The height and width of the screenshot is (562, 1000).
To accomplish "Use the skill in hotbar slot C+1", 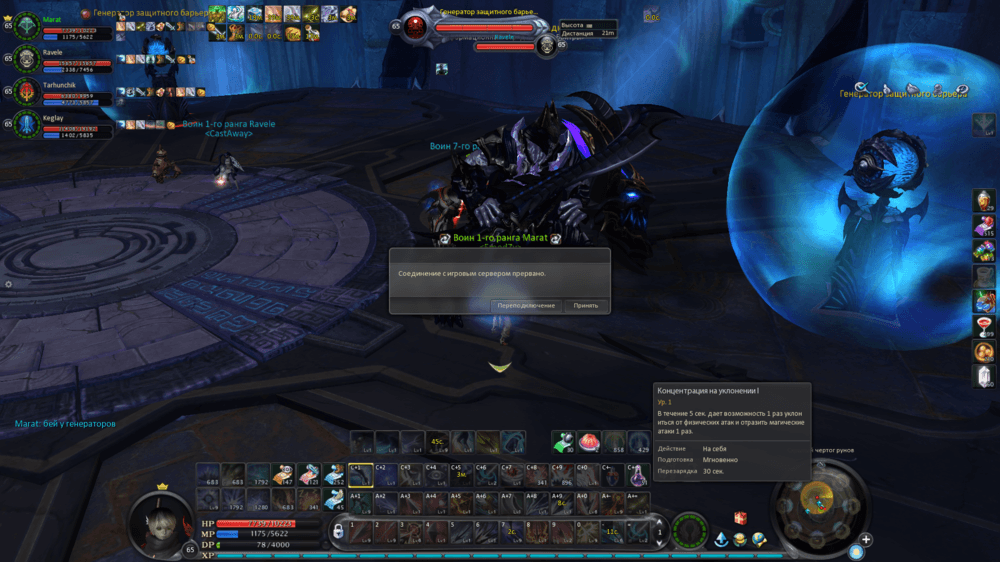I will (360, 475).
